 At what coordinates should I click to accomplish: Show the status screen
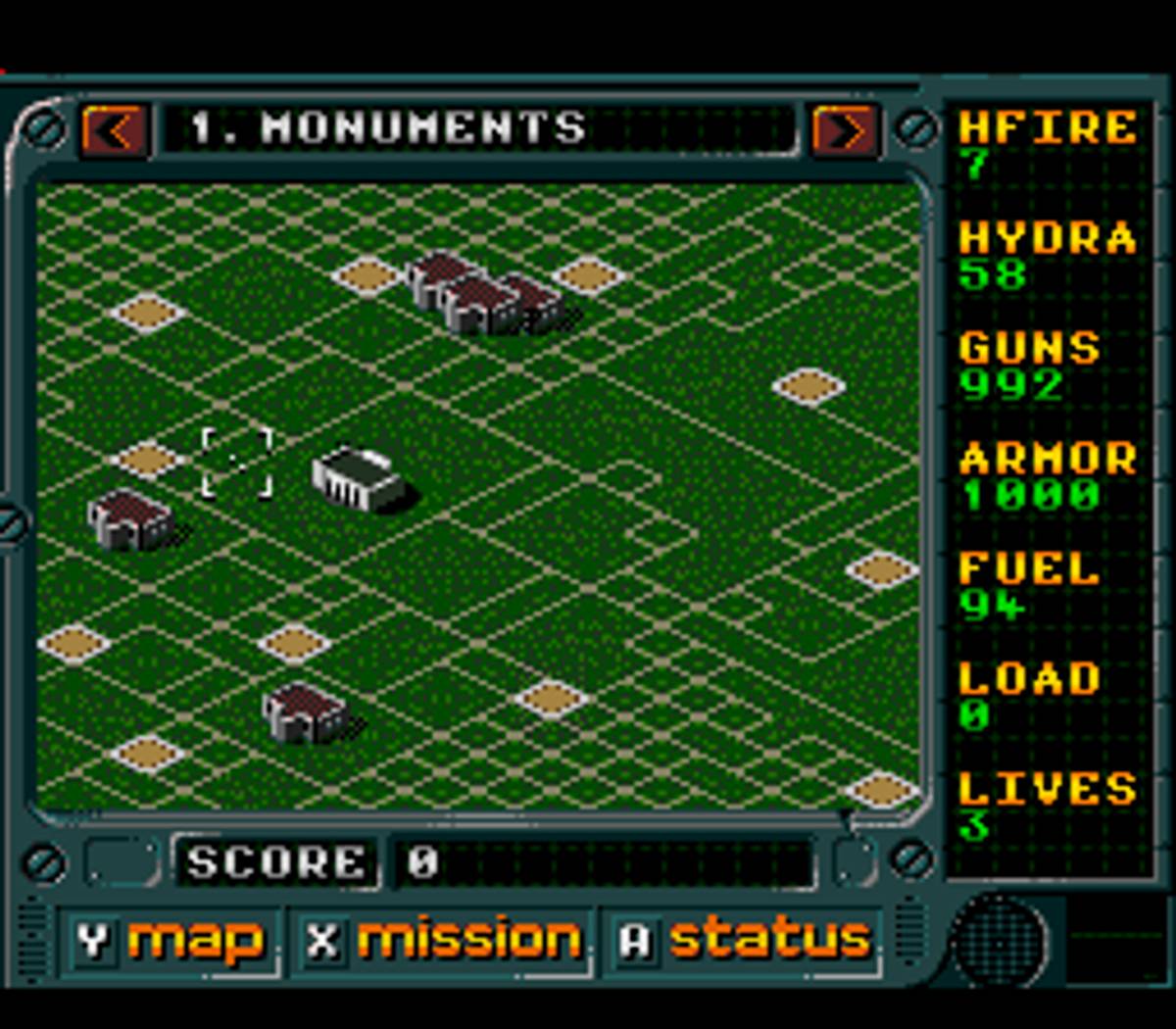(x=745, y=941)
